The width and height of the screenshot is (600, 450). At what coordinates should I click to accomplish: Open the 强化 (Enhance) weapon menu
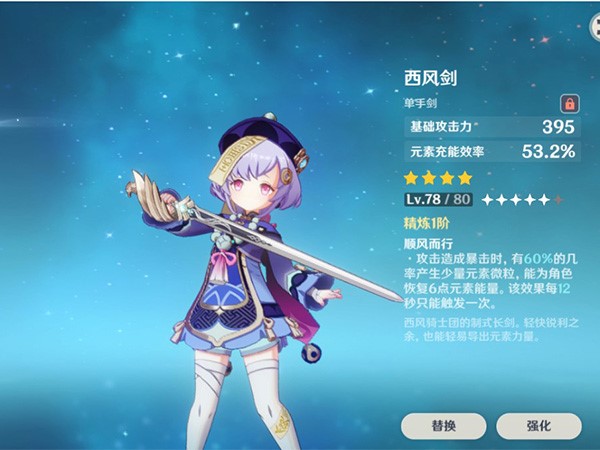pos(538,425)
